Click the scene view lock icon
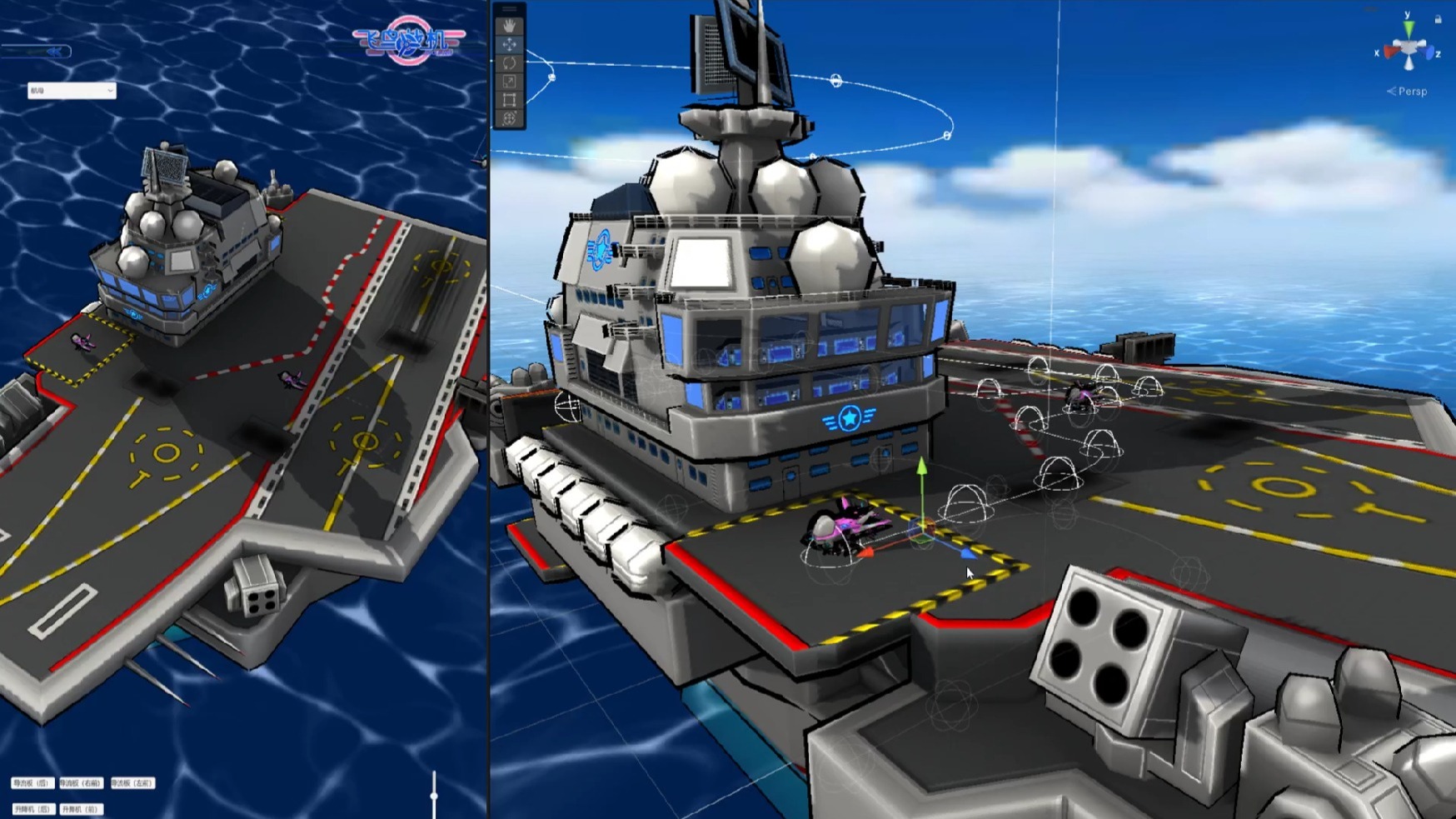 (x=1438, y=18)
